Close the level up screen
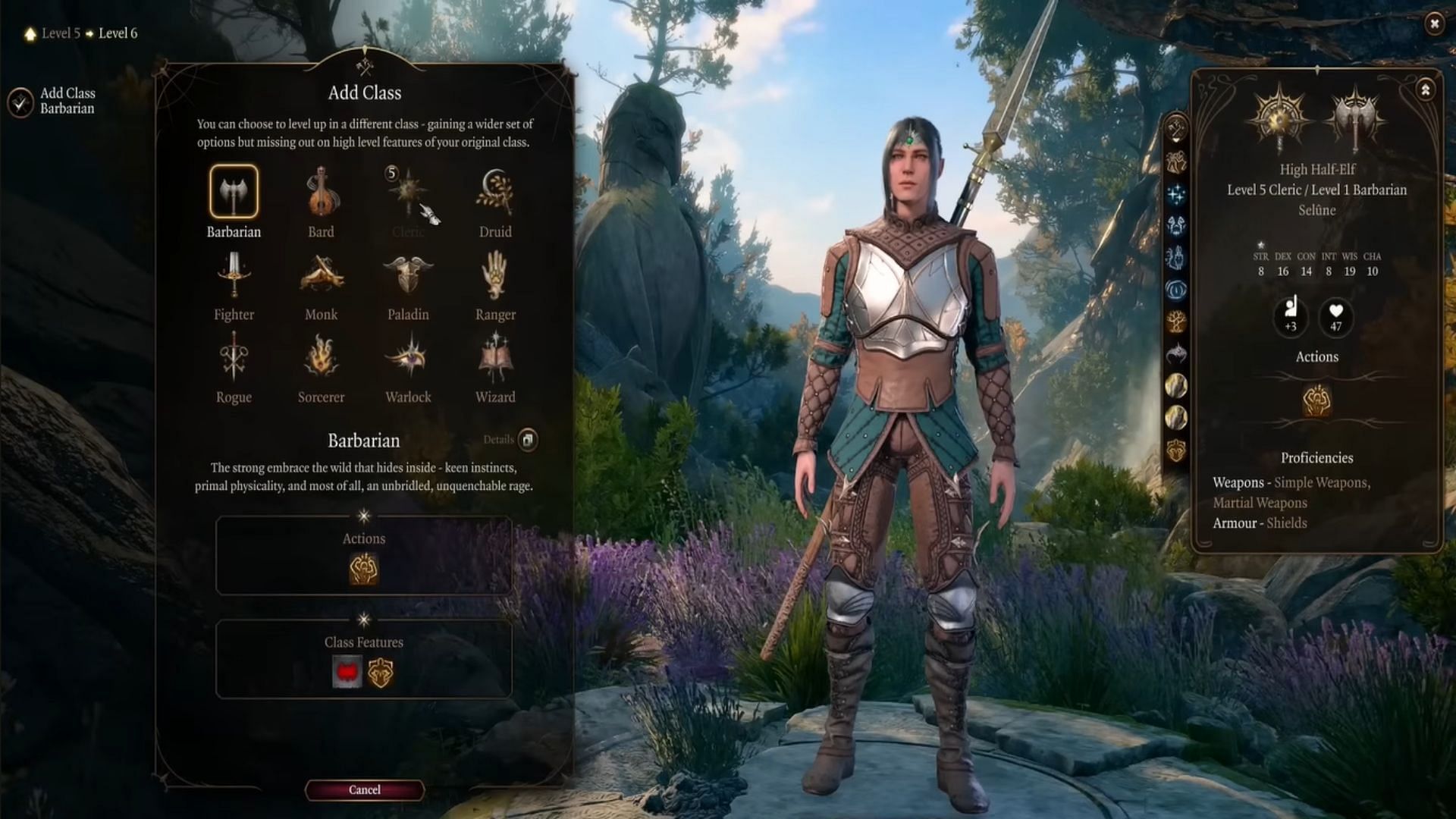 point(1434,24)
